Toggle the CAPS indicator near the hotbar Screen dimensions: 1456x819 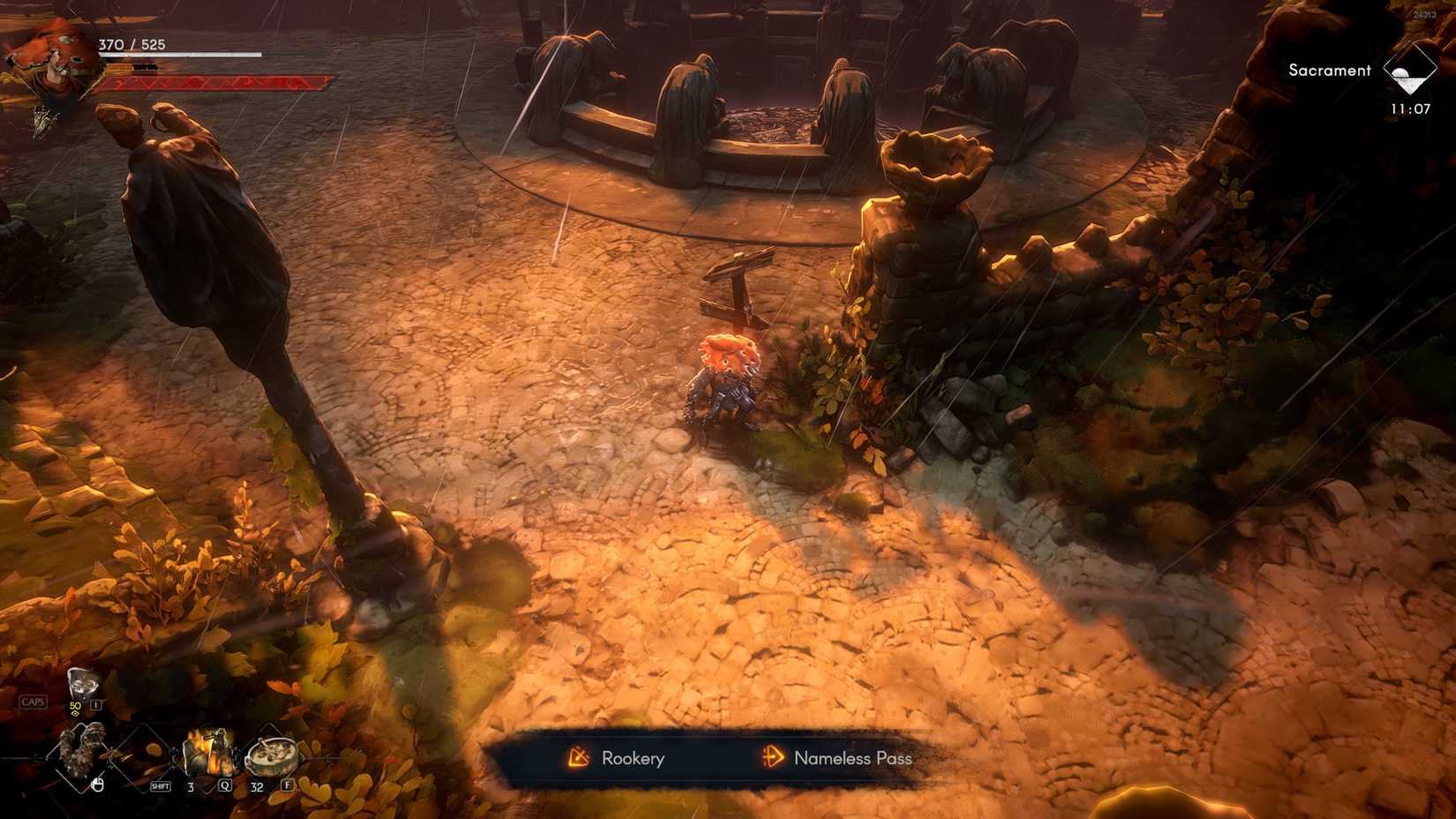(34, 701)
